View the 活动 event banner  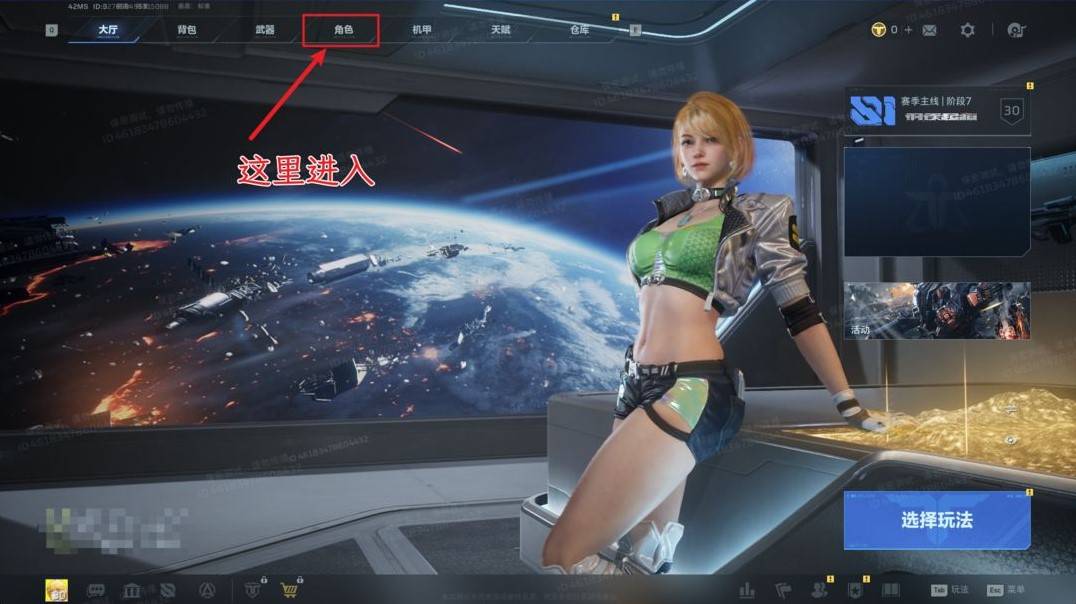pos(937,310)
